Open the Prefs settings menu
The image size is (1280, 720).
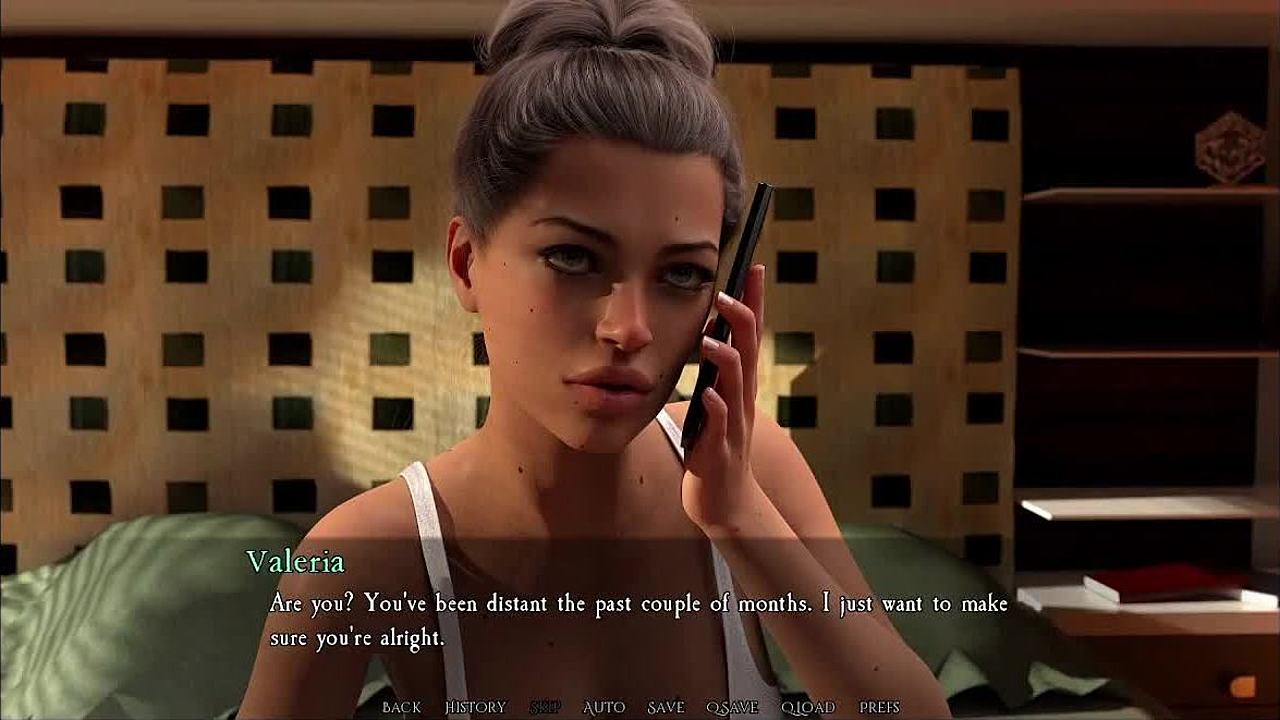[879, 707]
